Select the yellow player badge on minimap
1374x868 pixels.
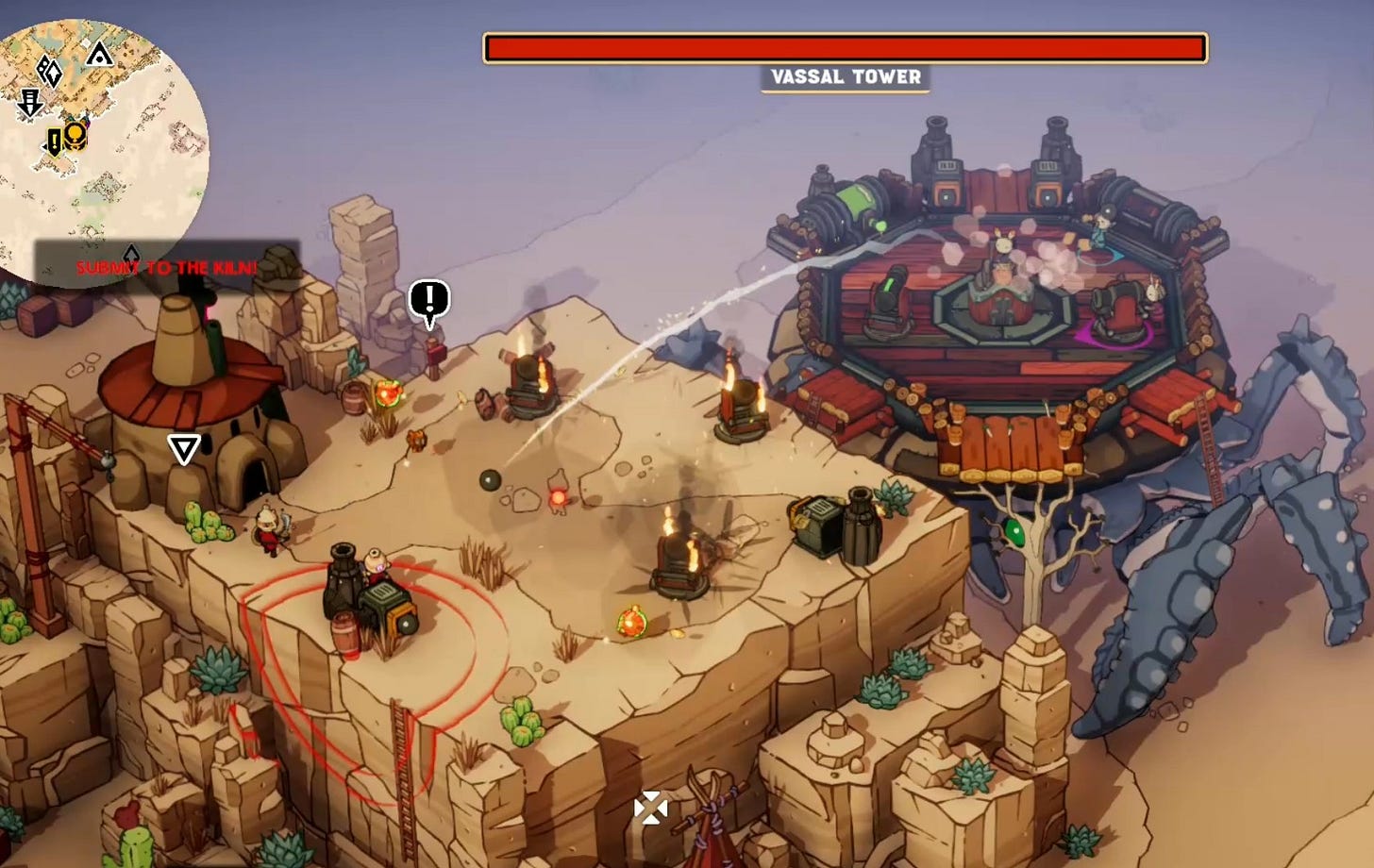pos(75,136)
